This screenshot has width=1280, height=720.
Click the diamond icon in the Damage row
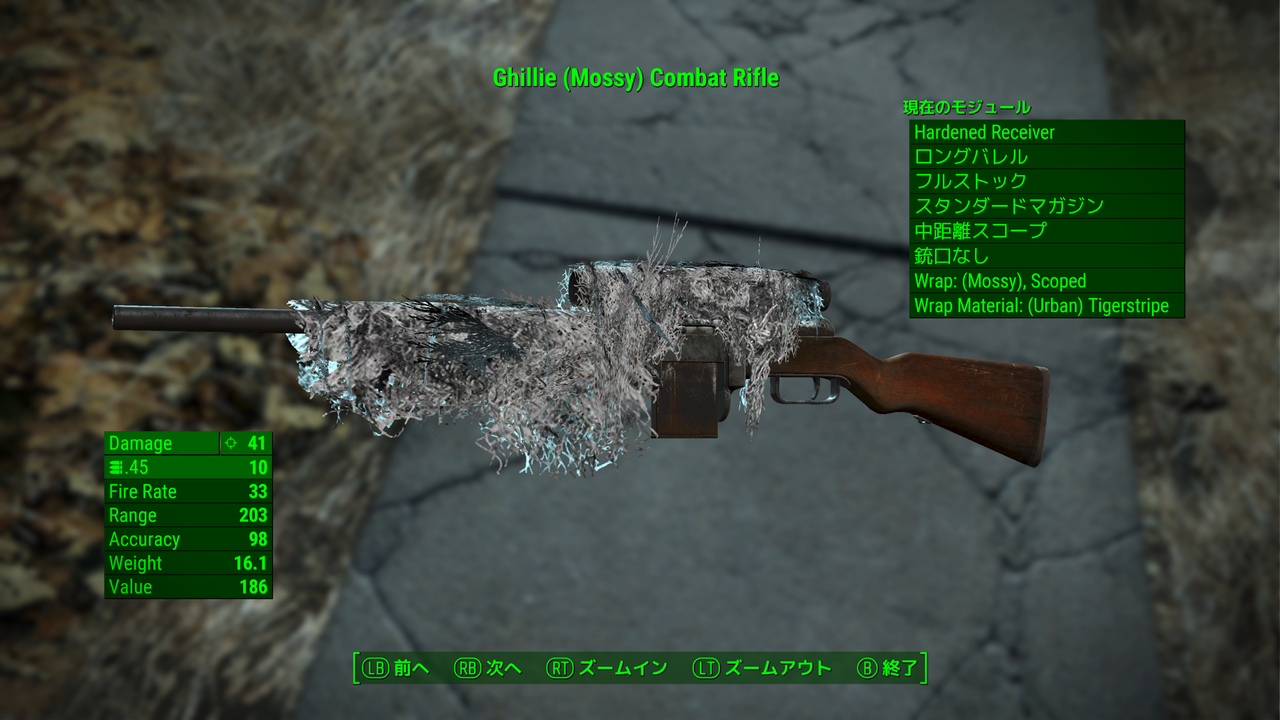coord(229,443)
